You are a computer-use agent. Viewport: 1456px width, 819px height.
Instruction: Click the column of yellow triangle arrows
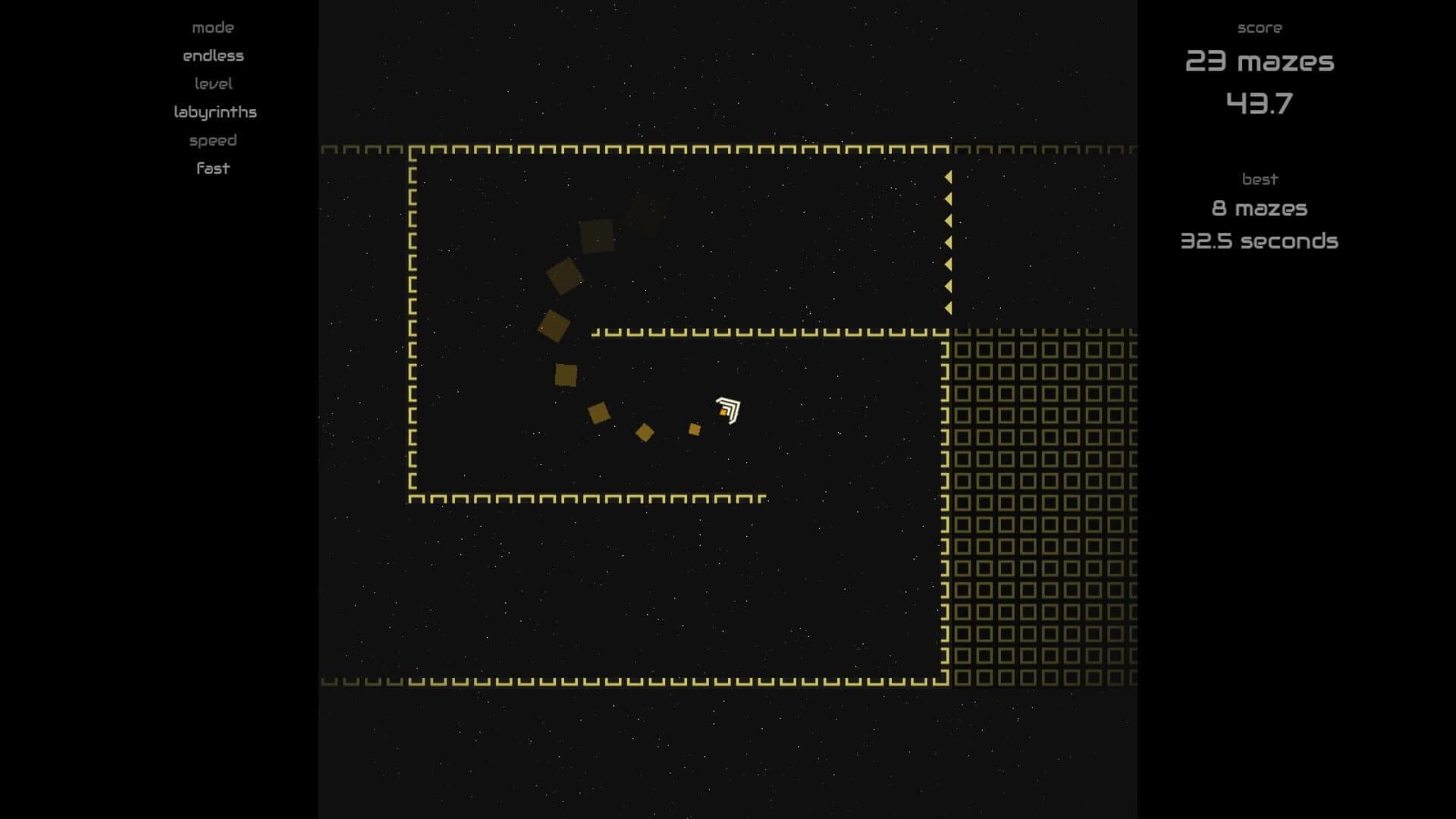(948, 243)
